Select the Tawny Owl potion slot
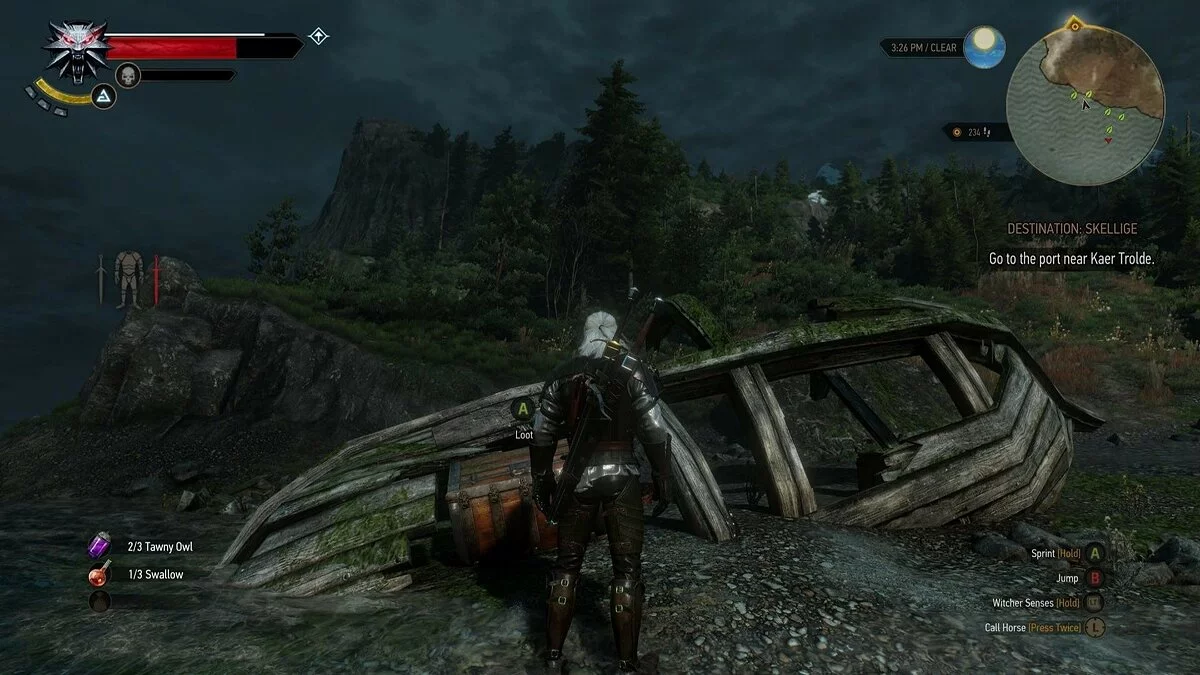Image resolution: width=1200 pixels, height=675 pixels. click(x=100, y=547)
